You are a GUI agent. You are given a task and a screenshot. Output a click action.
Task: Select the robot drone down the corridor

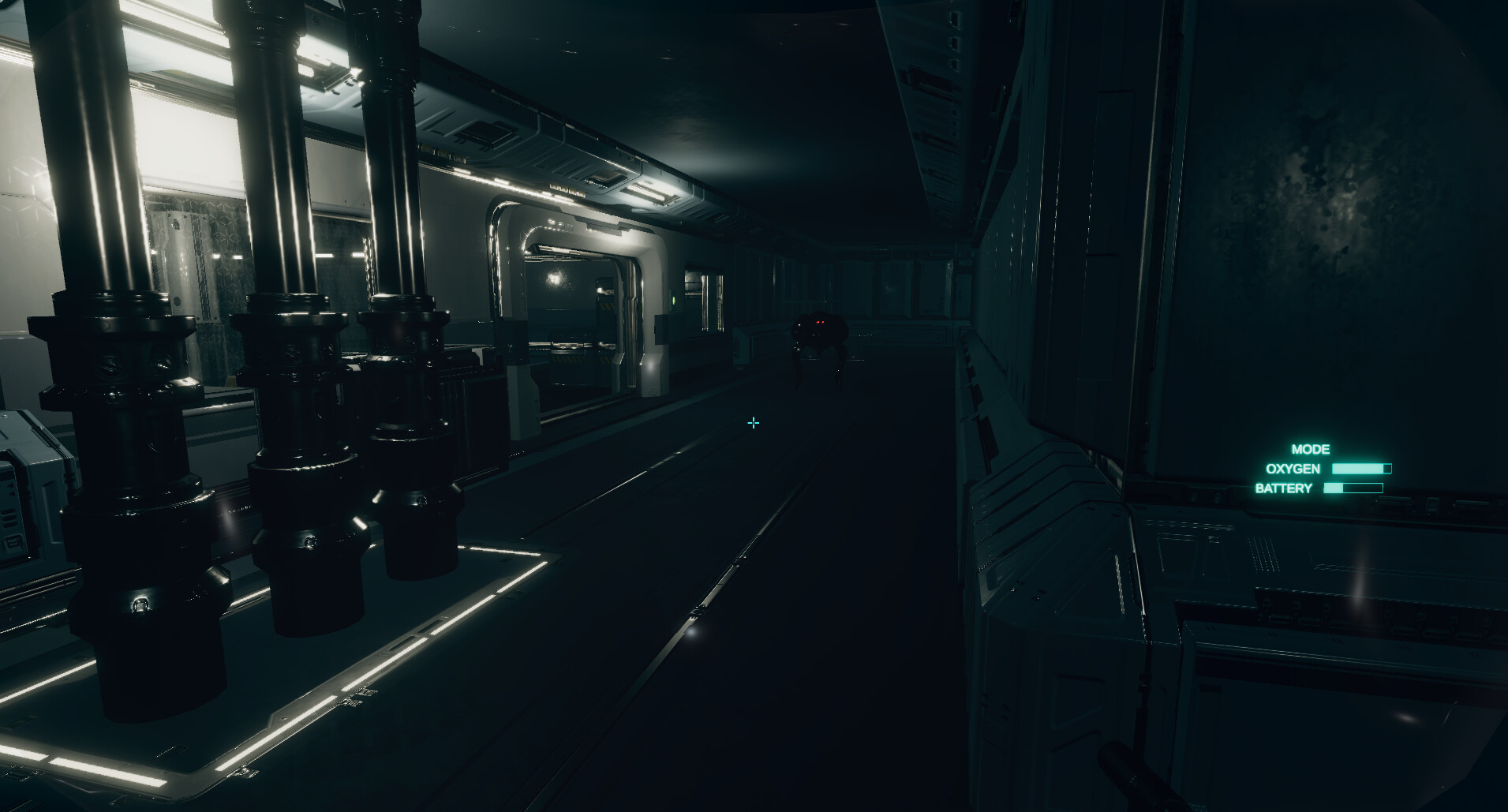point(819,335)
